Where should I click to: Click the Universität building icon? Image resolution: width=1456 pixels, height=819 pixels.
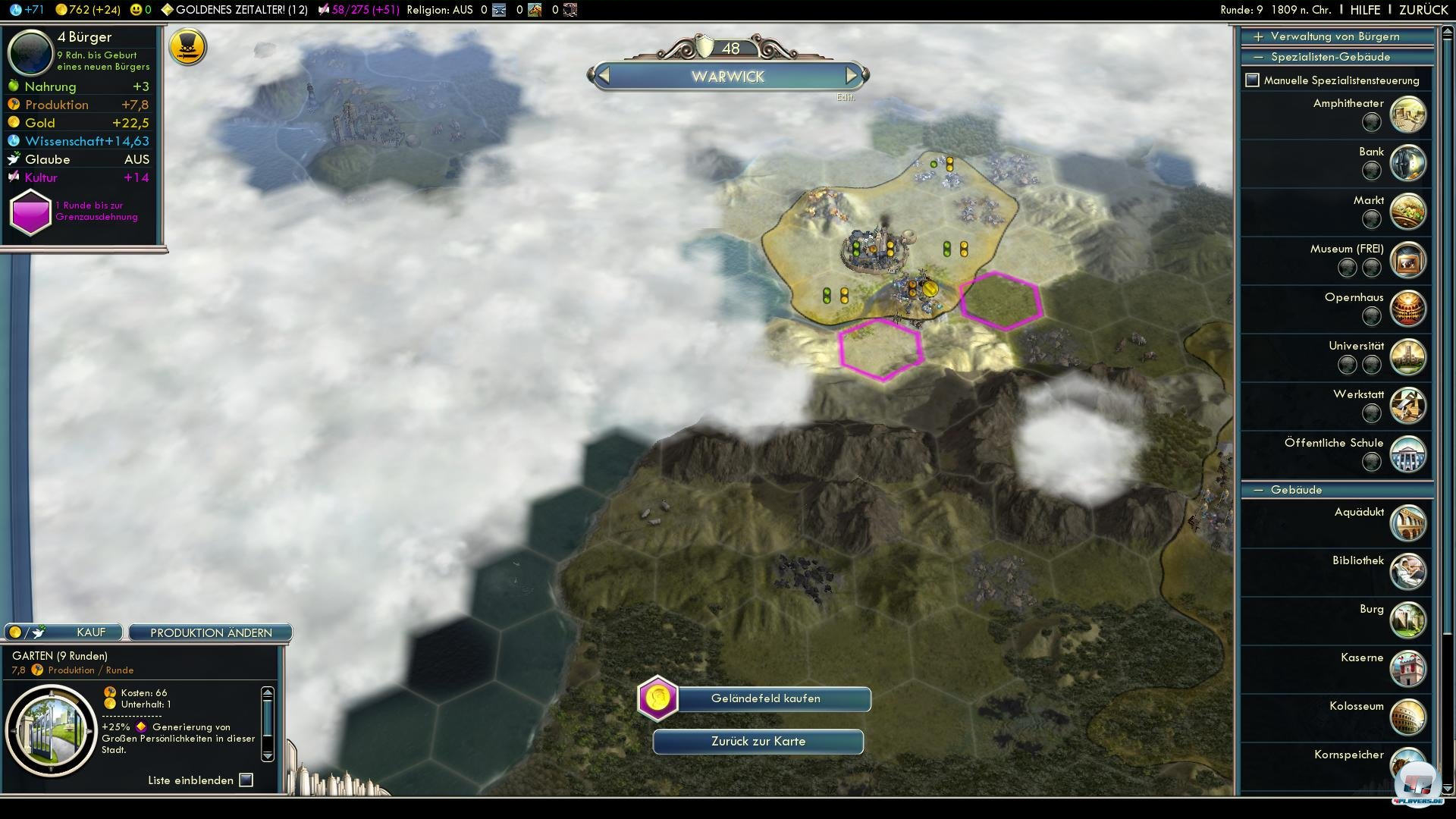click(1408, 357)
